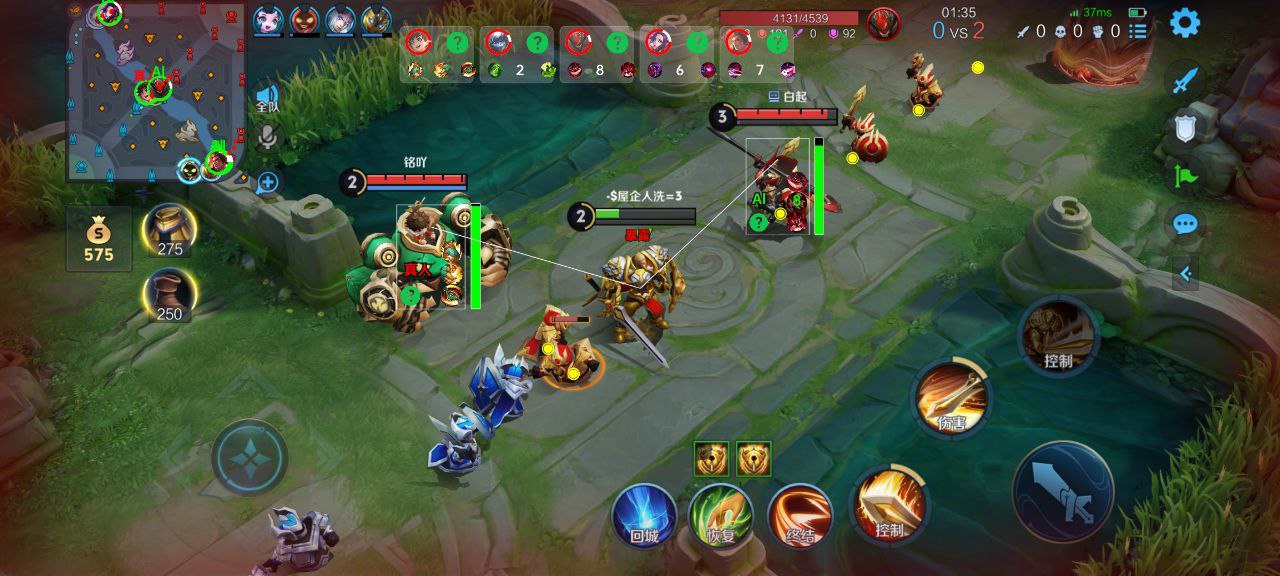Collapse the signal panel with the arrow
This screenshot has width=1280, height=576.
[x=1185, y=273]
